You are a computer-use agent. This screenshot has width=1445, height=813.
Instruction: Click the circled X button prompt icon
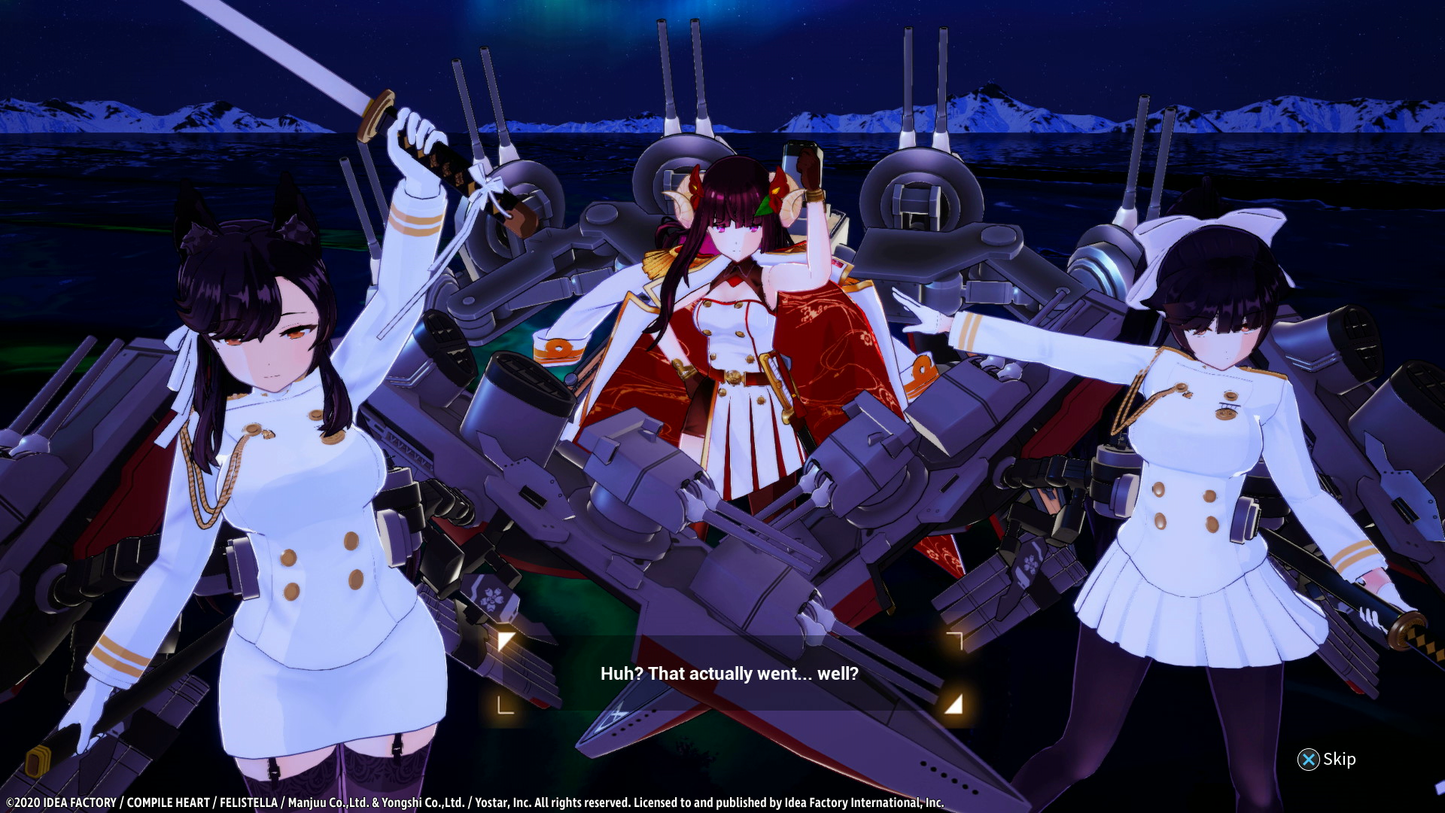[x=1308, y=759]
